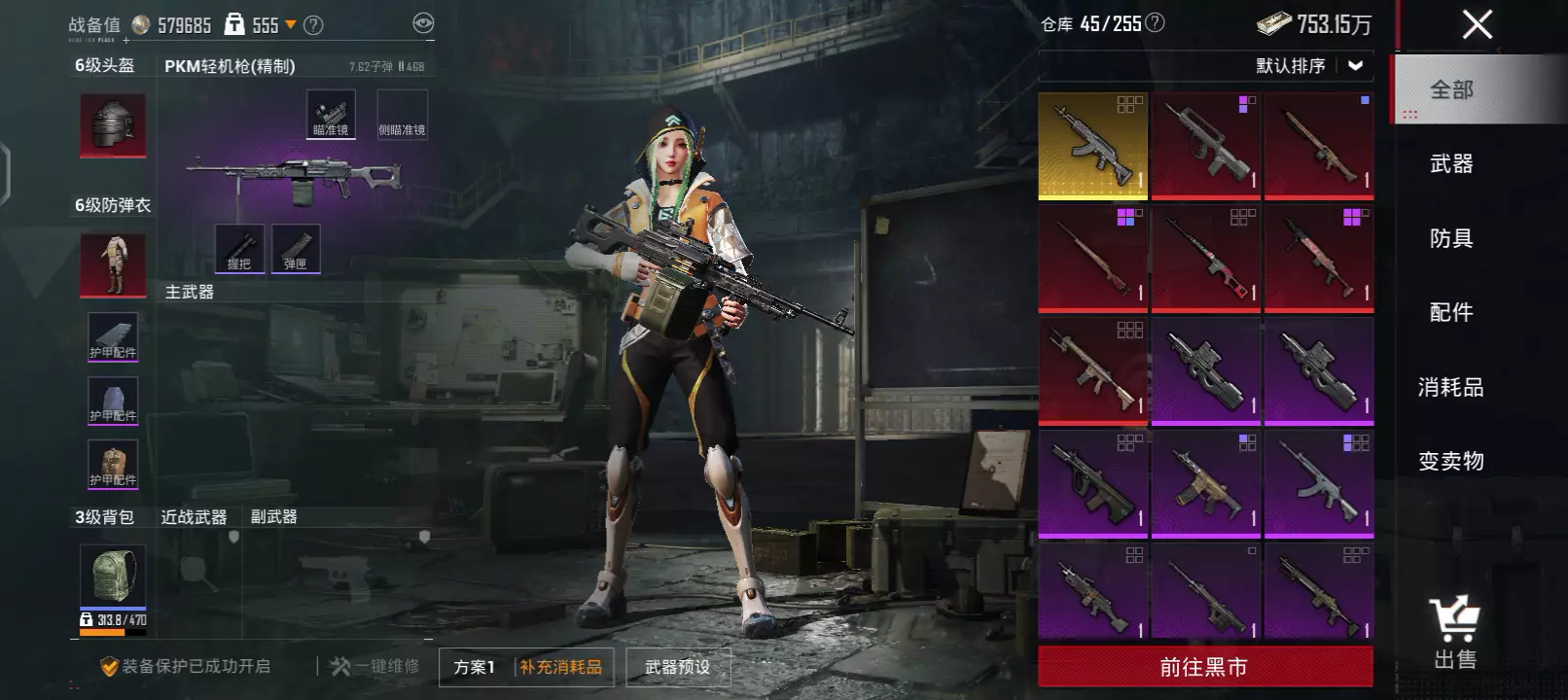1568x700 pixels.
Task: Select the level 6 body armor slot
Action: pyautogui.click(x=113, y=264)
